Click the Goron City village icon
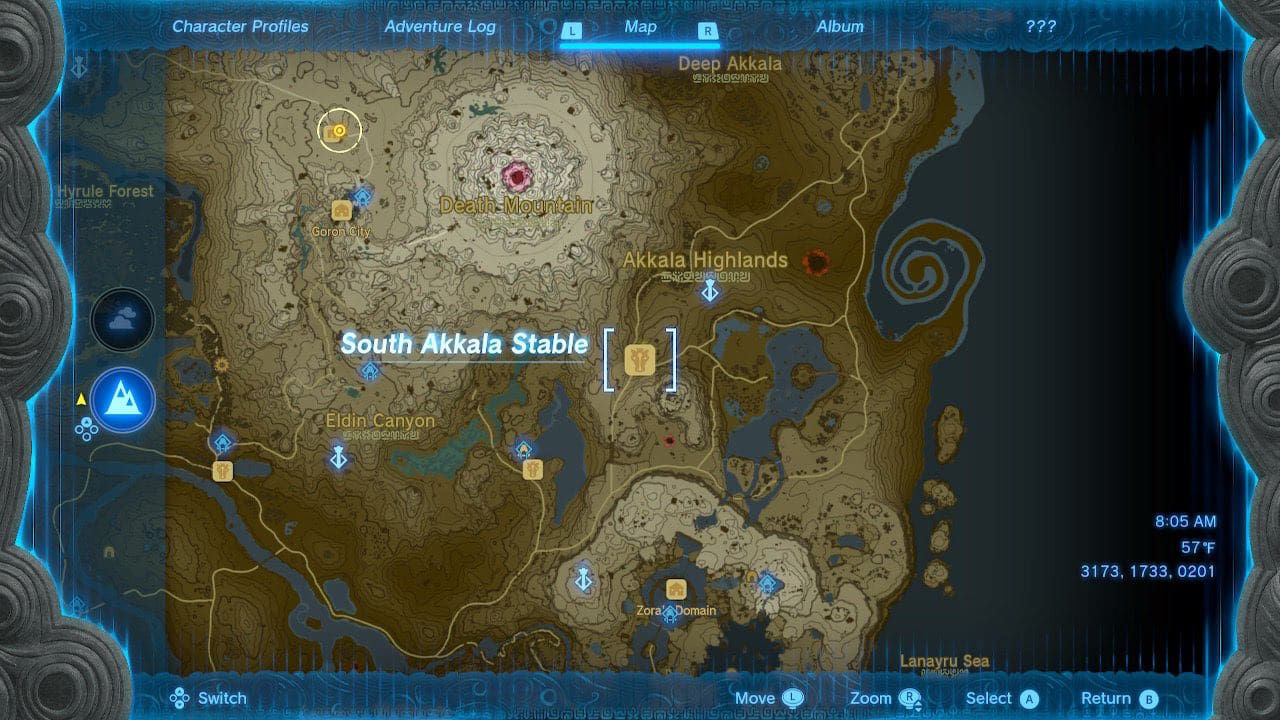Screen dimensions: 1280x720 341,212
